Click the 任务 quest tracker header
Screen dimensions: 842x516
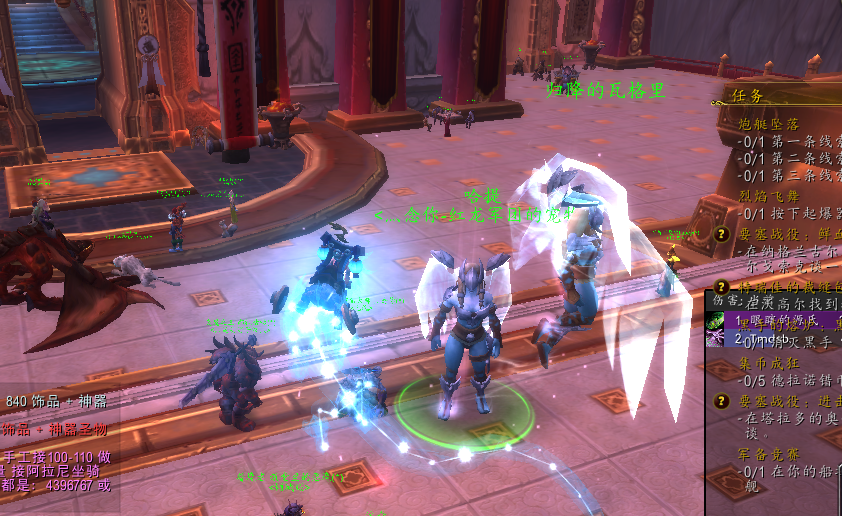point(749,97)
